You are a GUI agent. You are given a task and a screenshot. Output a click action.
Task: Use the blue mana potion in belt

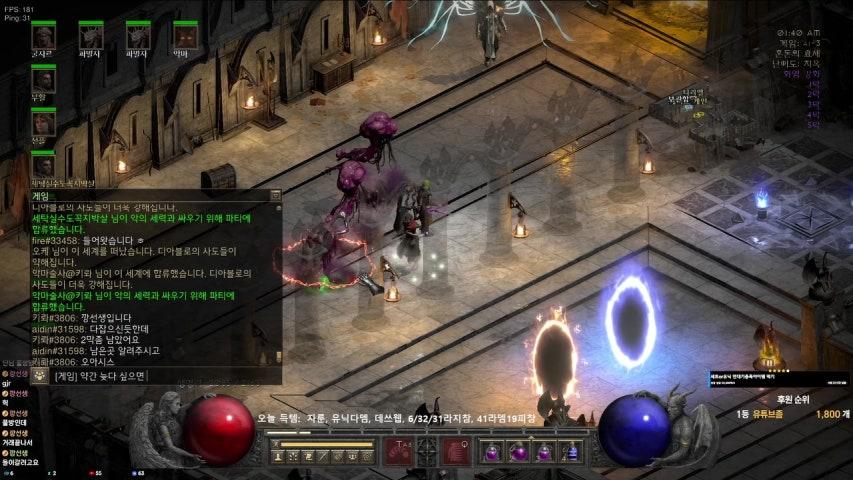point(571,452)
